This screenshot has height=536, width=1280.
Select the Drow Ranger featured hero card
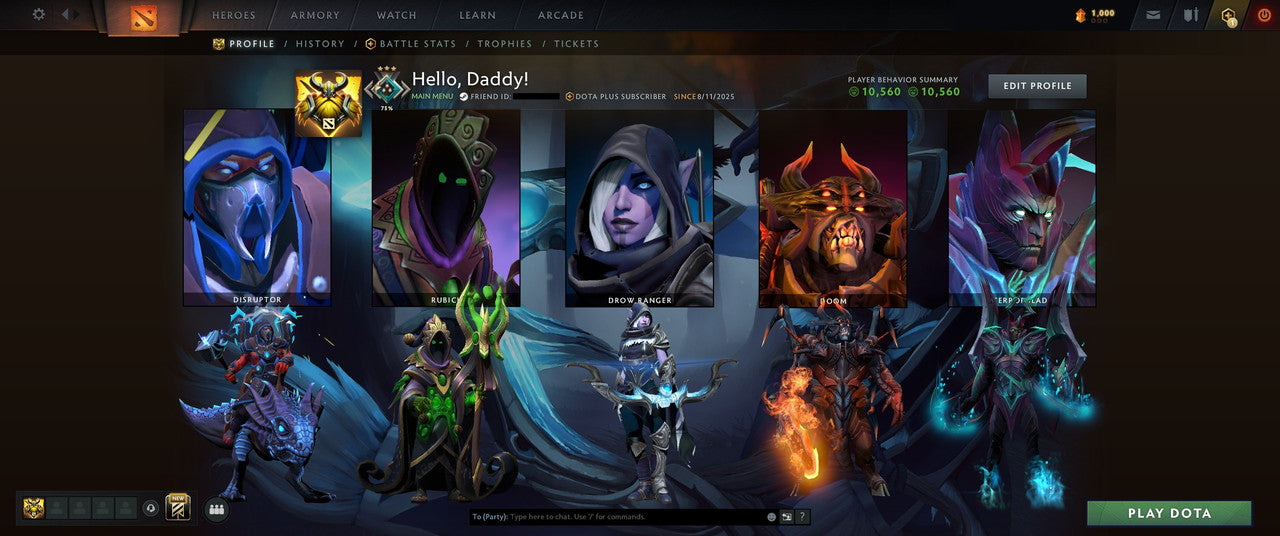[x=639, y=207]
